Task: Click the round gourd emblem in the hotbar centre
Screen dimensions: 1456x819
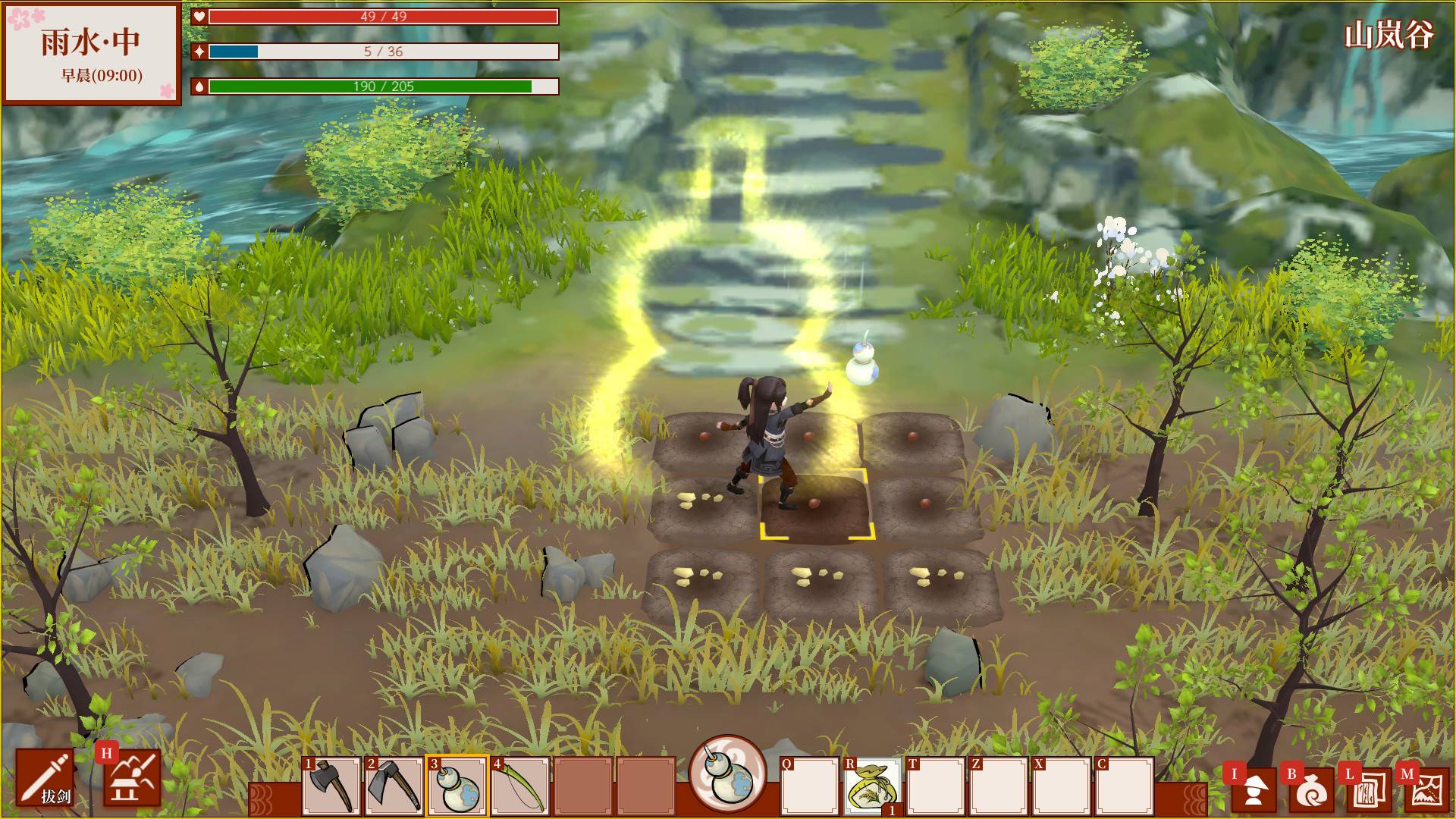Action: click(x=726, y=773)
